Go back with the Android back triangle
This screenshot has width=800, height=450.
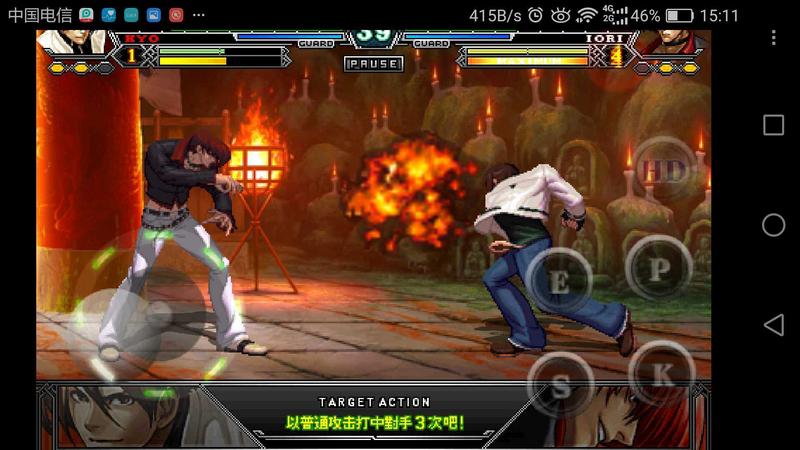773,325
